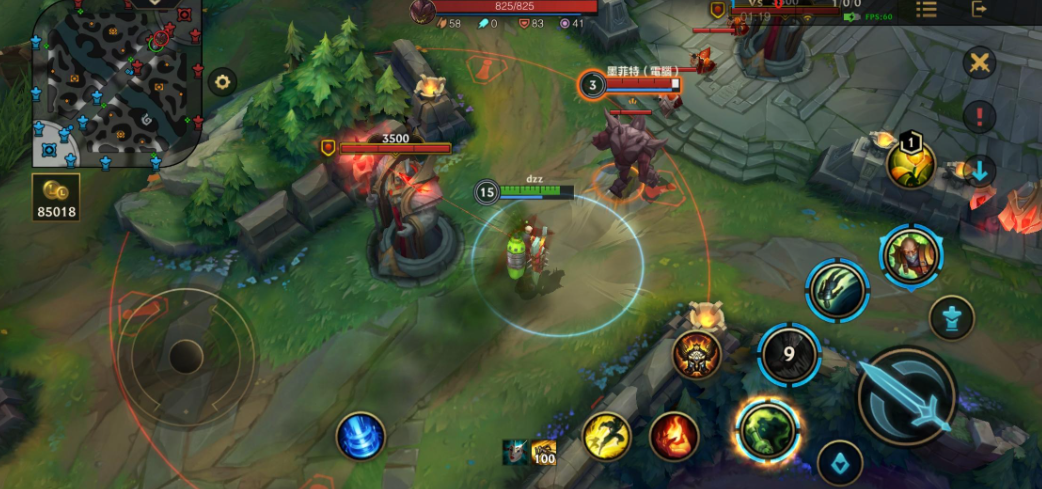Tap the blue ward trinket button
The image size is (1042, 489).
pyautogui.click(x=840, y=462)
